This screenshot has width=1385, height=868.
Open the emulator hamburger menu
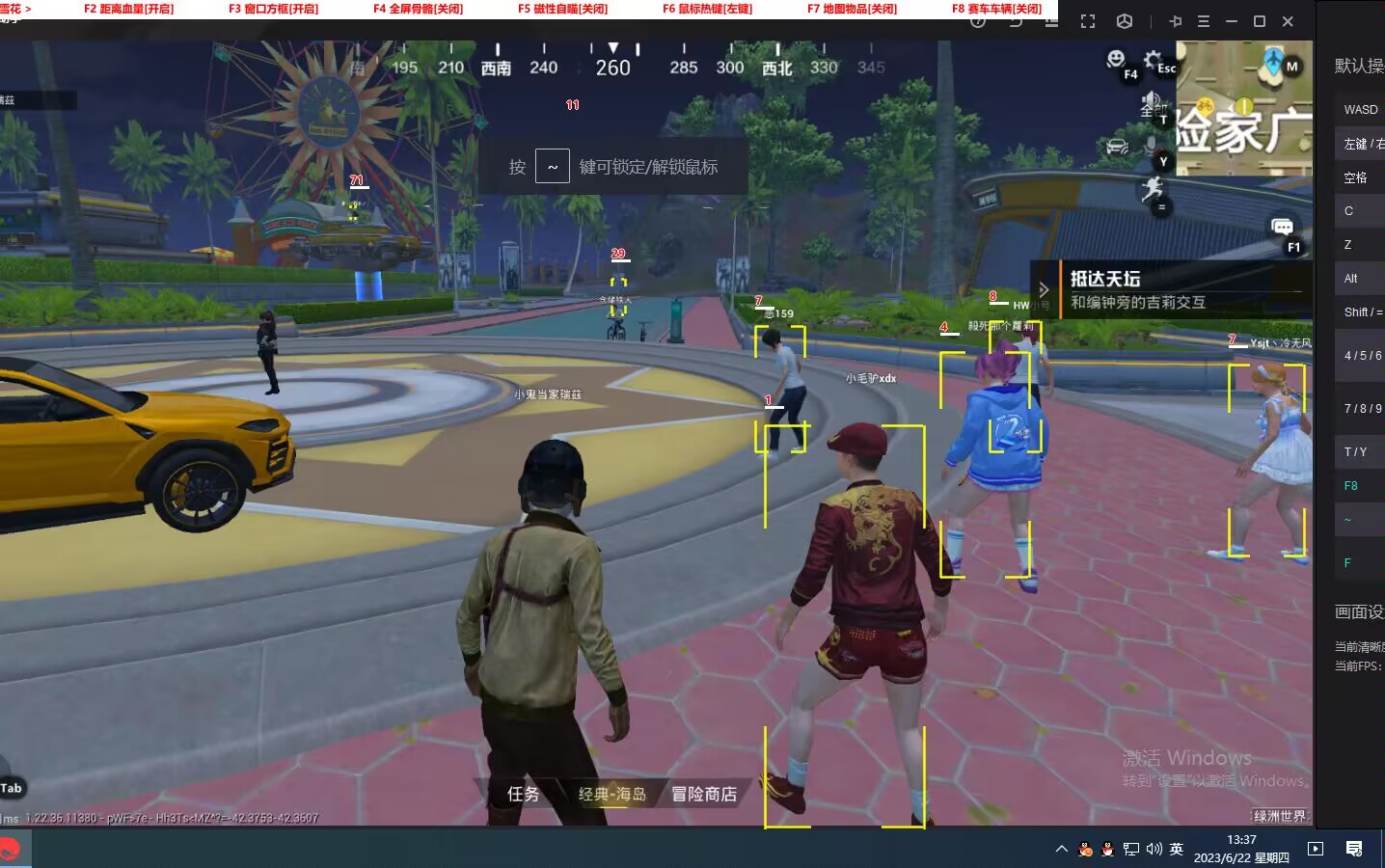[1202, 21]
